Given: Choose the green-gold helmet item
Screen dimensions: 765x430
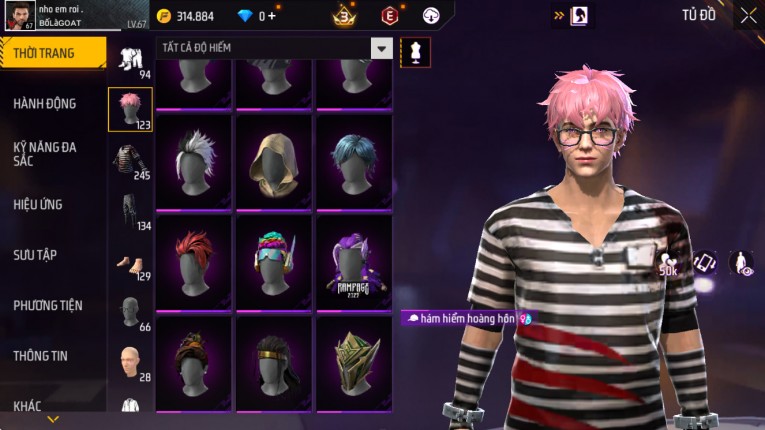Looking at the screenshot, I should (x=354, y=361).
